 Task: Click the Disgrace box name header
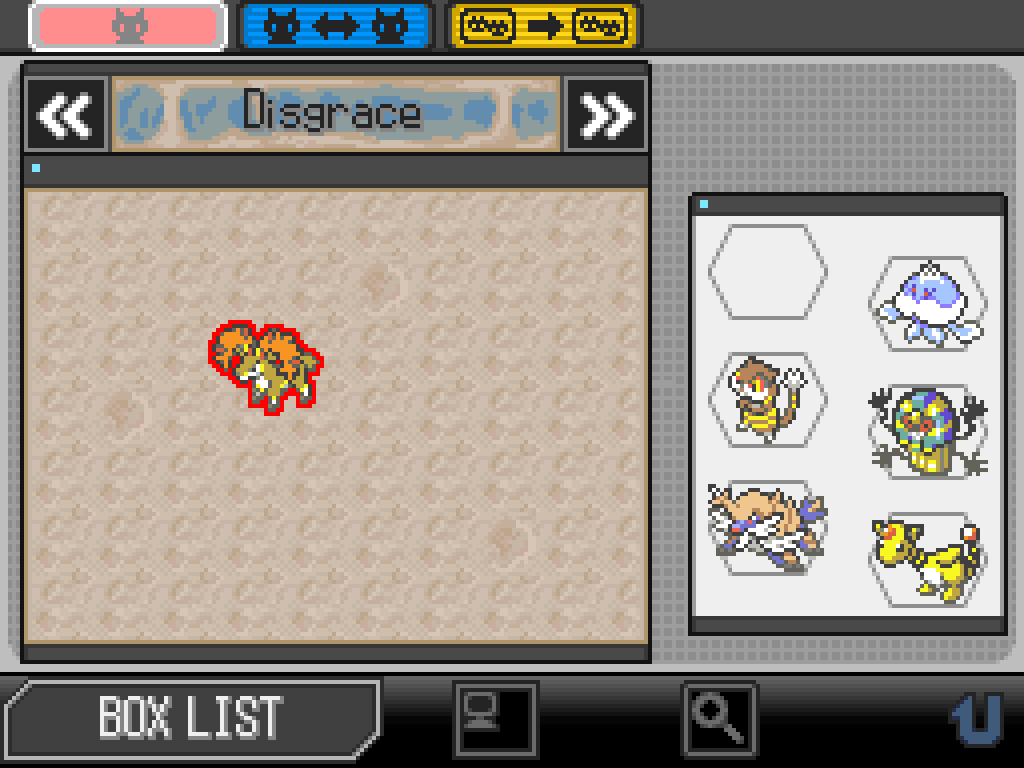tap(335, 113)
